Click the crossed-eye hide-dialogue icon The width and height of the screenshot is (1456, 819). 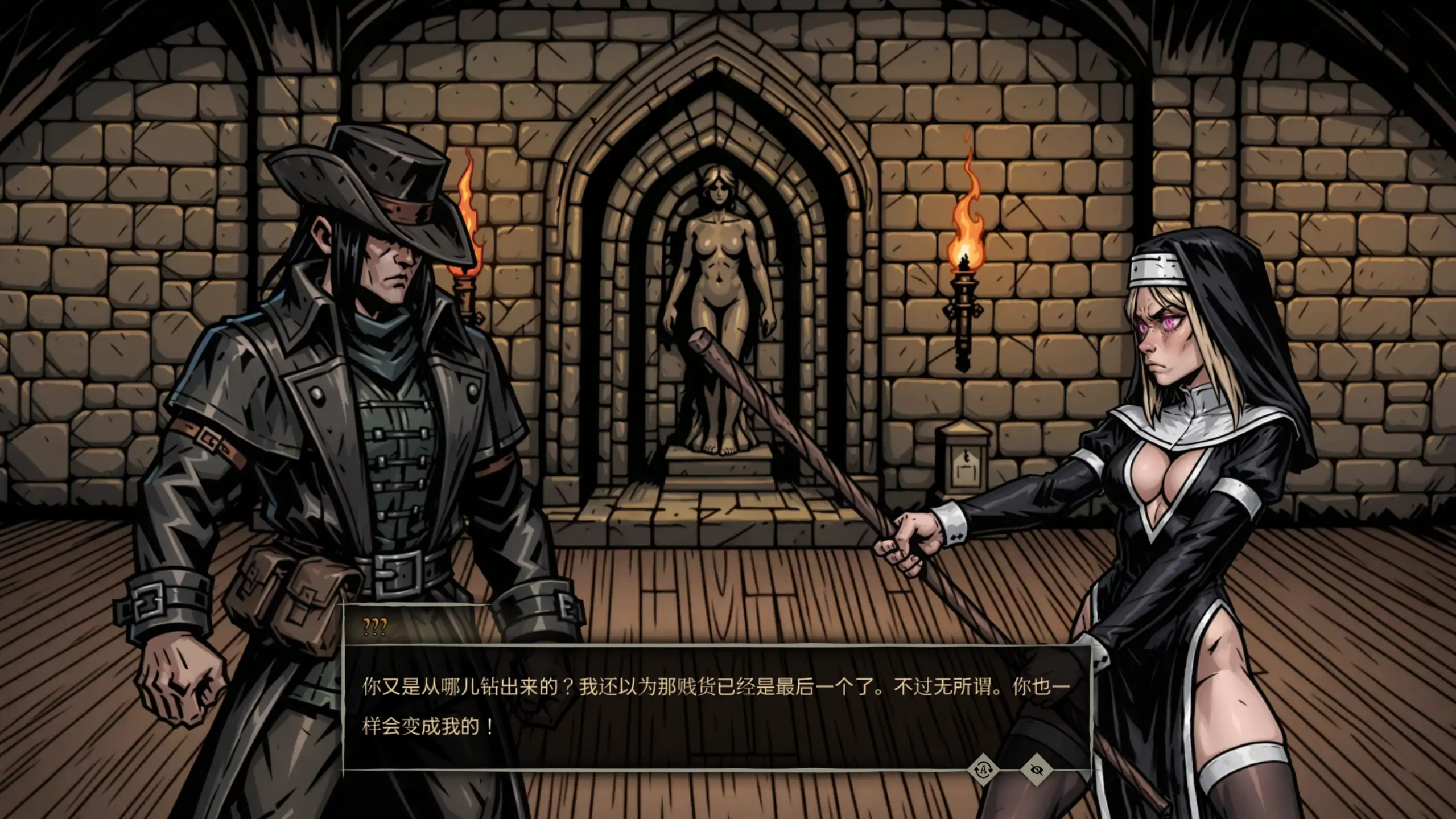[1037, 770]
